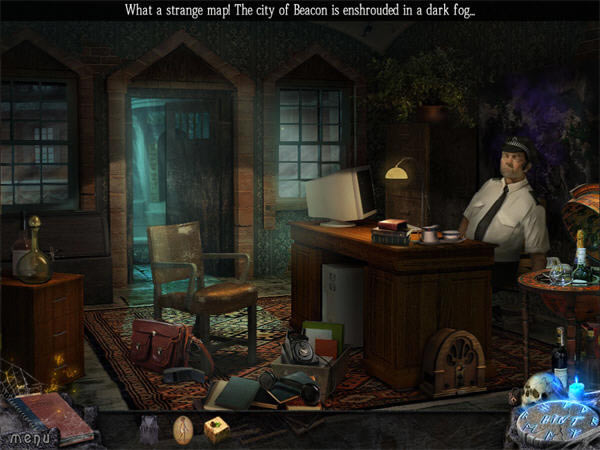Choose the small decorated box inventory item
Viewport: 600px width, 450px height.
(217, 429)
